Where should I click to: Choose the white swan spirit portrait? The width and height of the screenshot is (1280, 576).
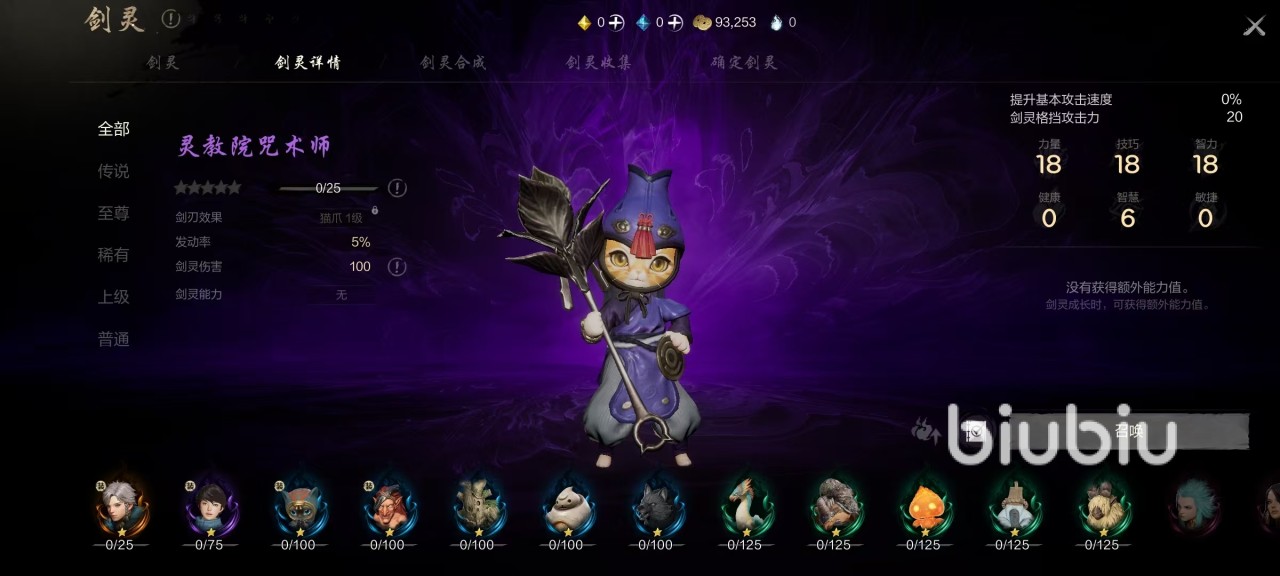click(x=745, y=506)
